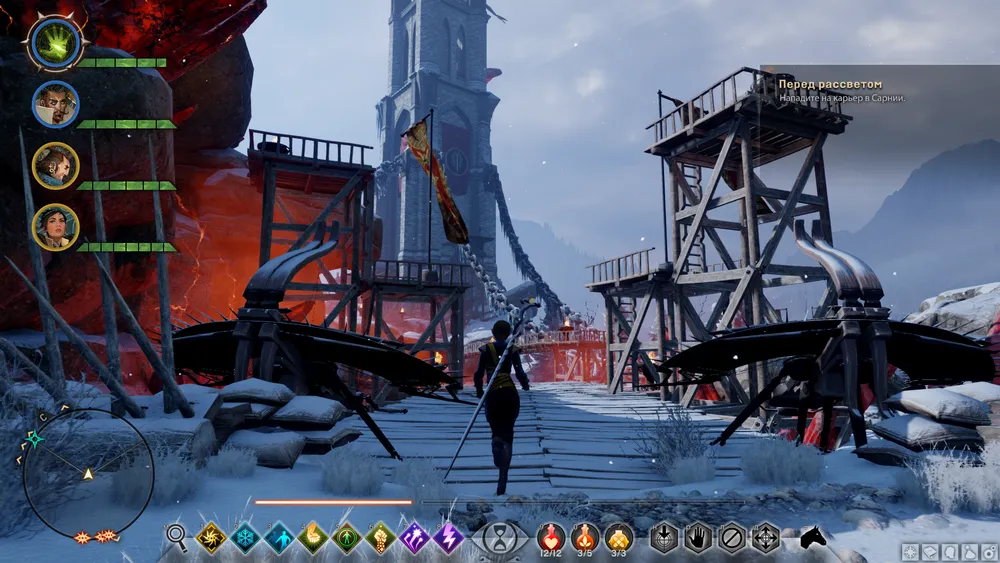Image resolution: width=1000 pixels, height=563 pixels.
Task: Click the crossed-out circle disengage command
Action: tap(732, 538)
